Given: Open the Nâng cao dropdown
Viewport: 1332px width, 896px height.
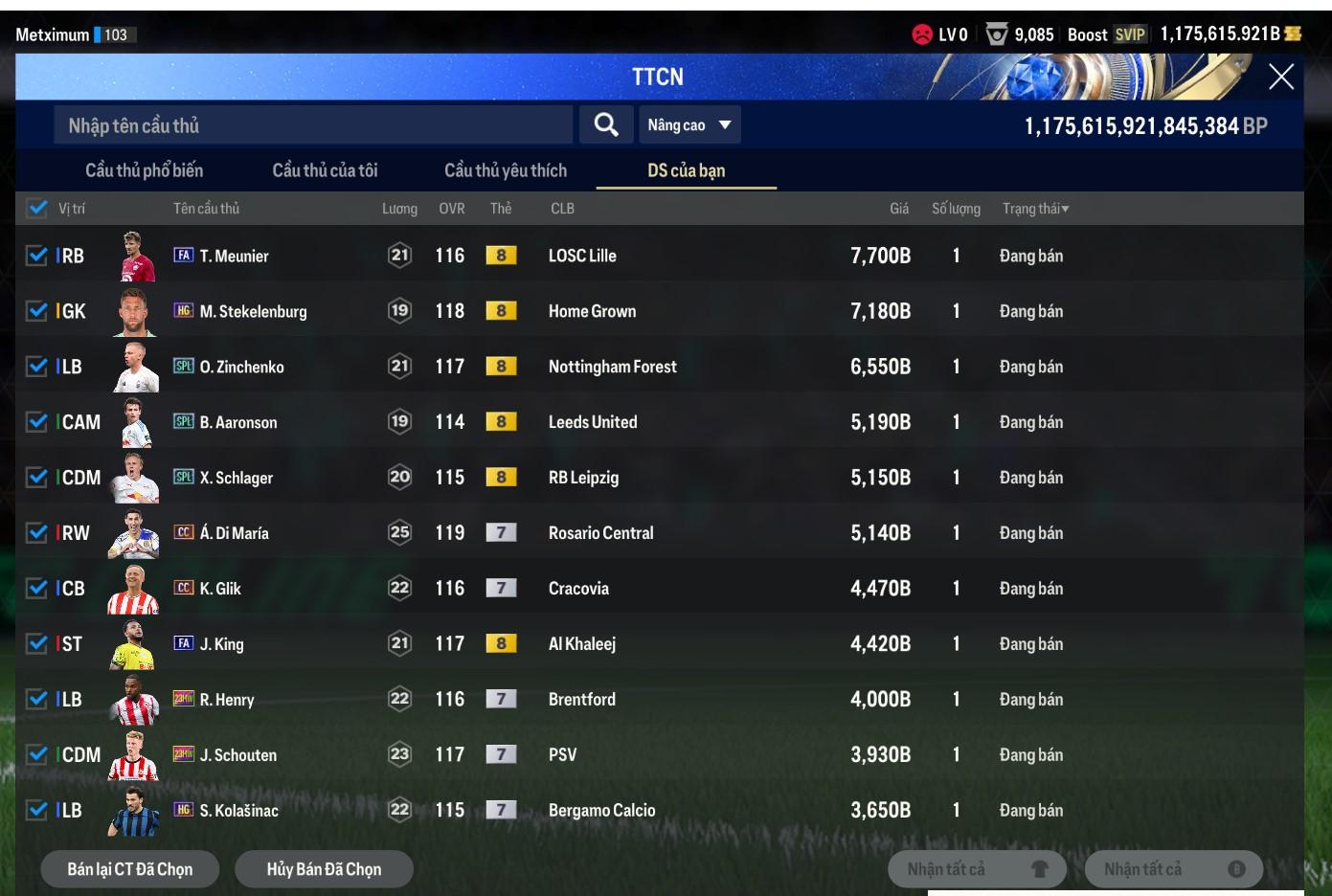Looking at the screenshot, I should [689, 125].
